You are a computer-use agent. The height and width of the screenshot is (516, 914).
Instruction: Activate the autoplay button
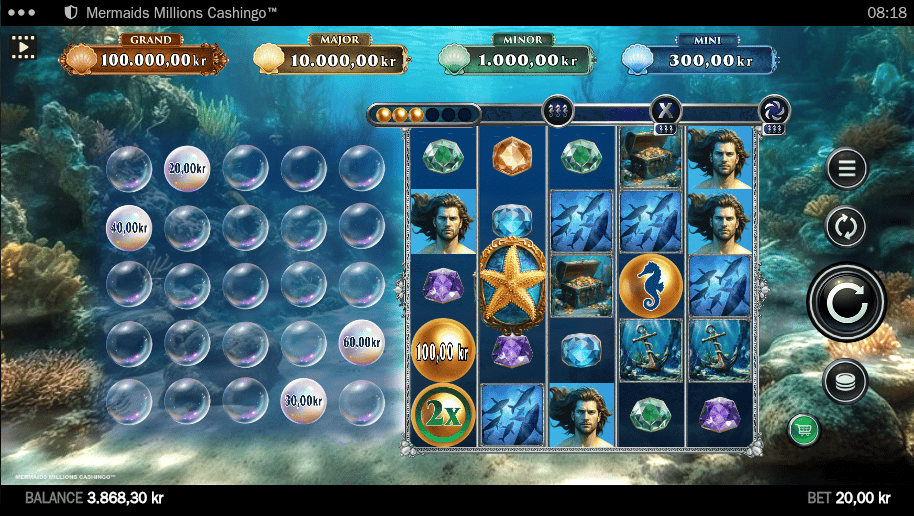tap(846, 227)
